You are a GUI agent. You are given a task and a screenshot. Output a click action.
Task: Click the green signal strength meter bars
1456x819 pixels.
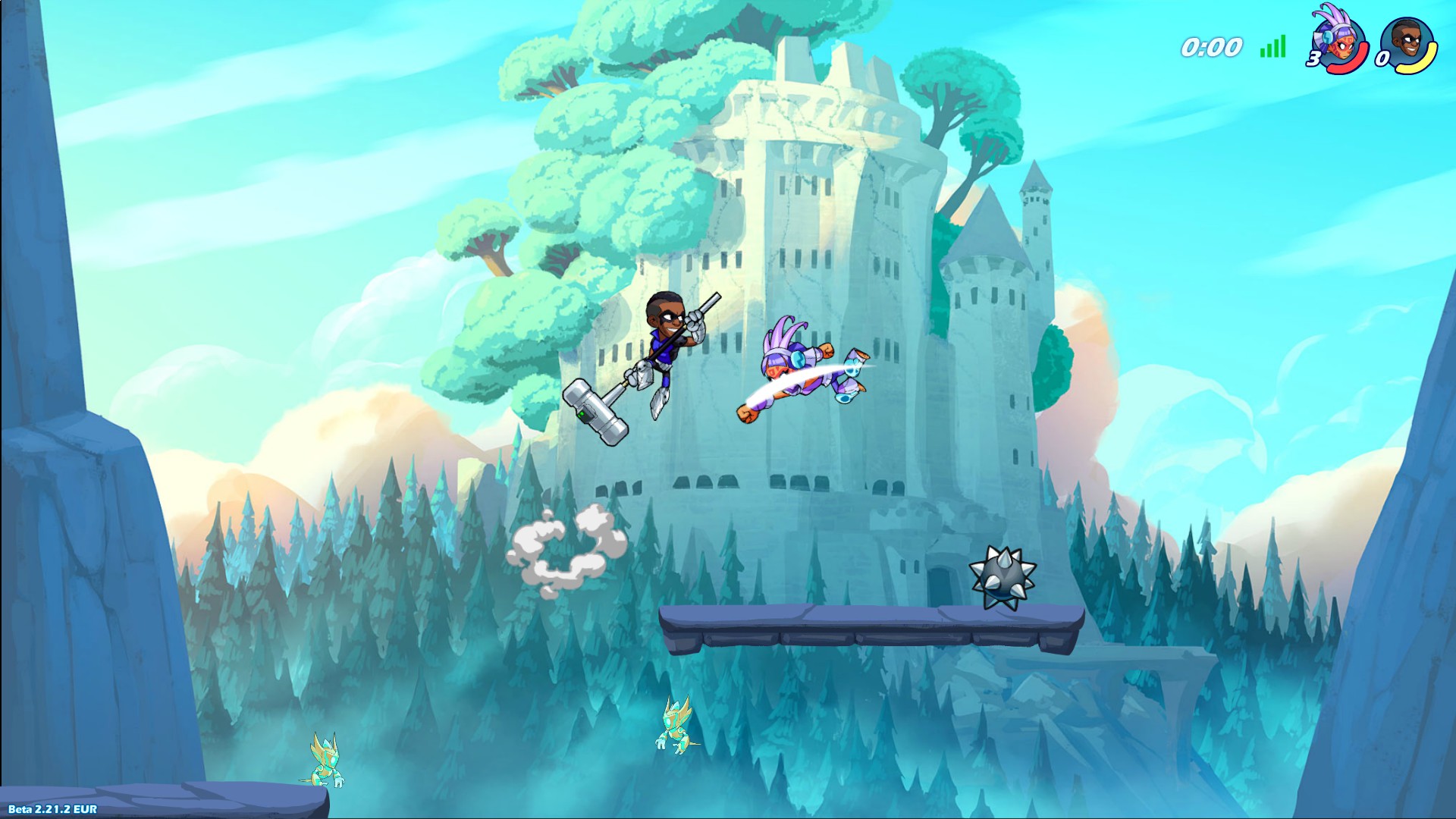(x=1272, y=45)
